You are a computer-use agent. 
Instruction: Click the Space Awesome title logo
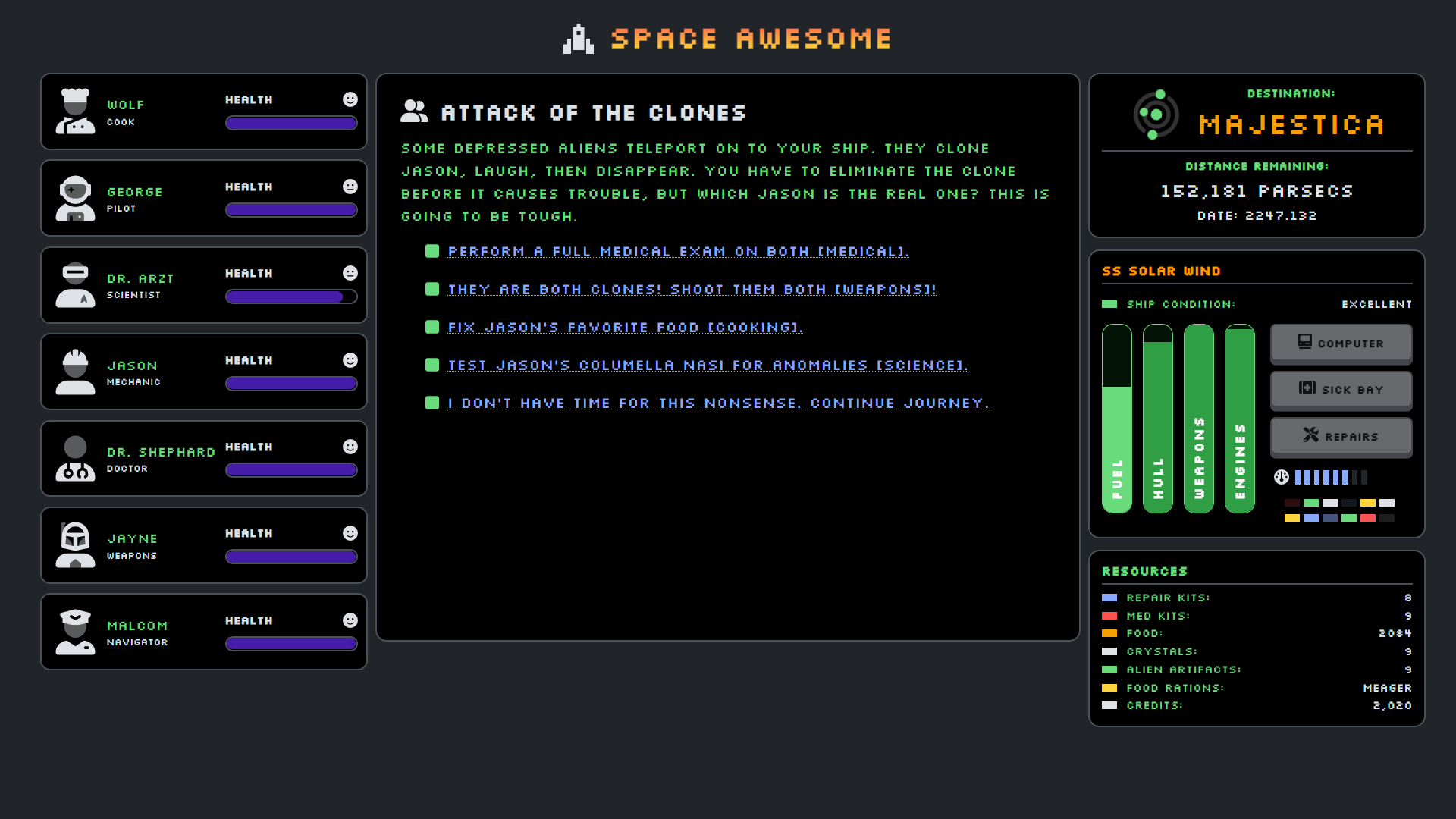coord(728,39)
